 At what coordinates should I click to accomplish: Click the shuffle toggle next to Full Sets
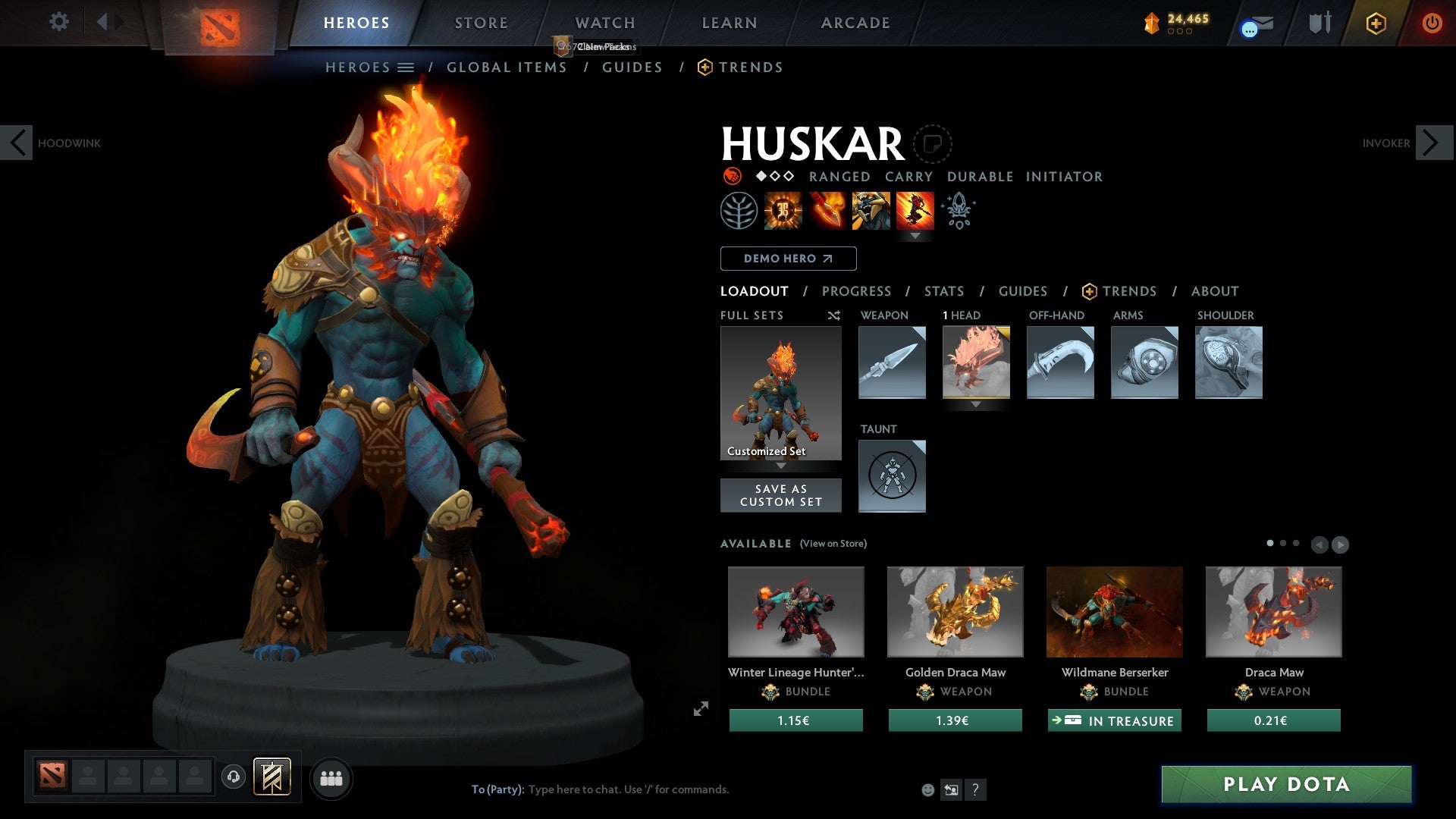(x=833, y=315)
